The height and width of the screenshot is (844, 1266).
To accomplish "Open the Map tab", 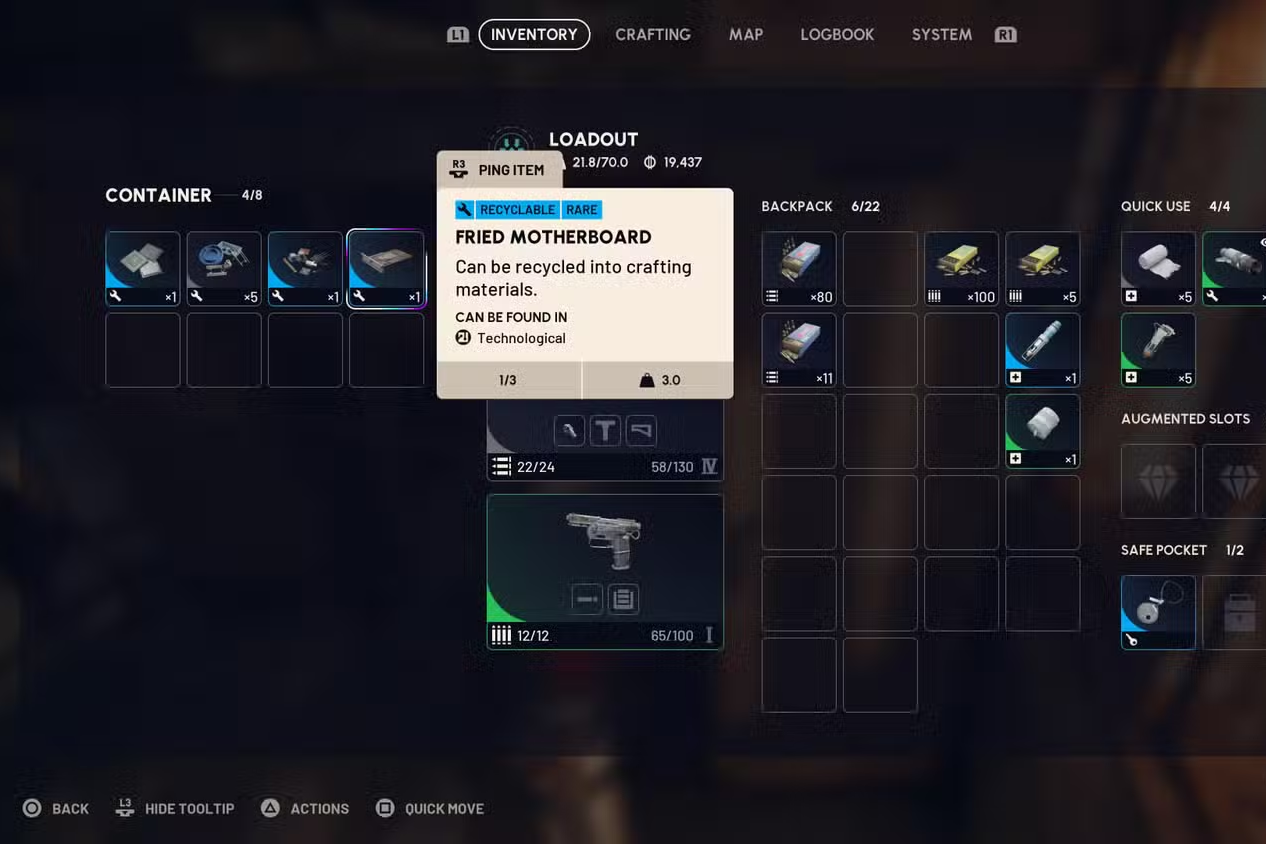I will point(745,35).
